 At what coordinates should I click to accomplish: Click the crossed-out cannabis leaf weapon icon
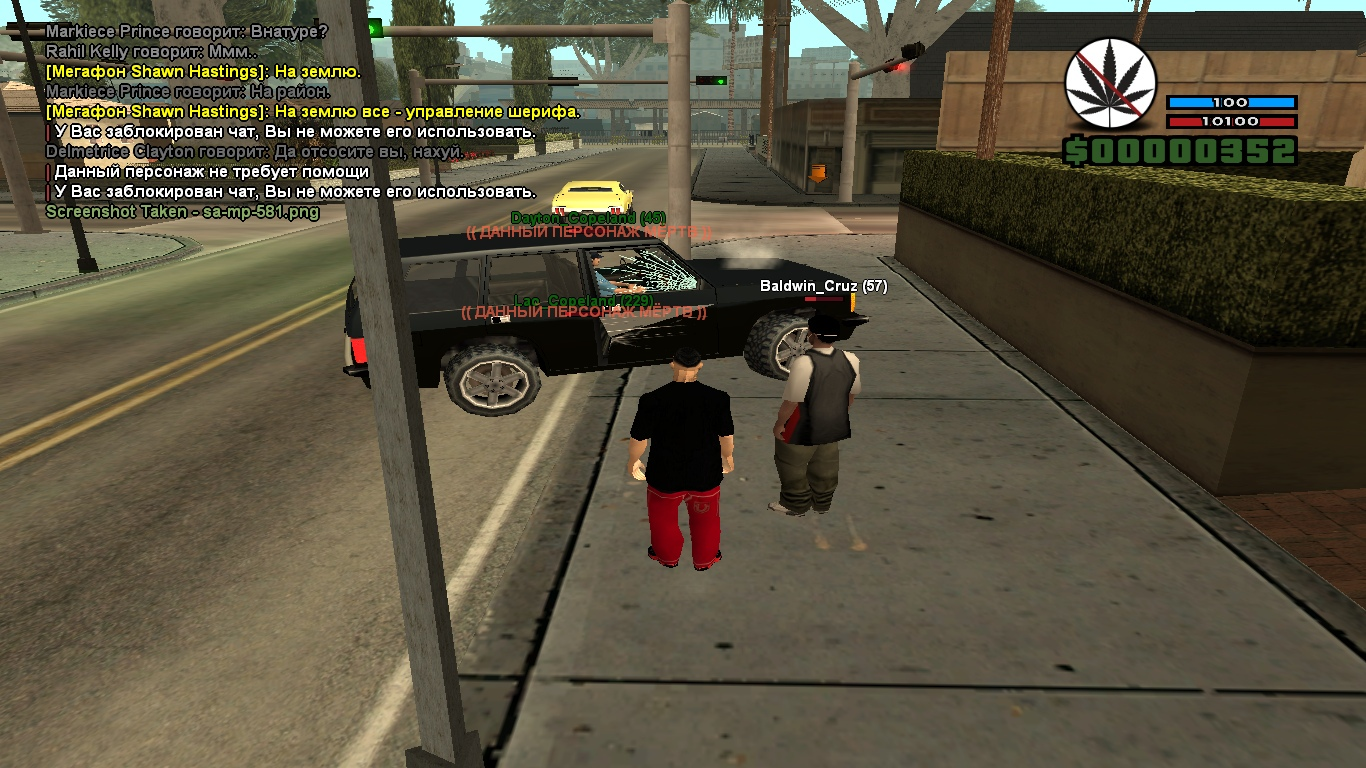[1110, 83]
